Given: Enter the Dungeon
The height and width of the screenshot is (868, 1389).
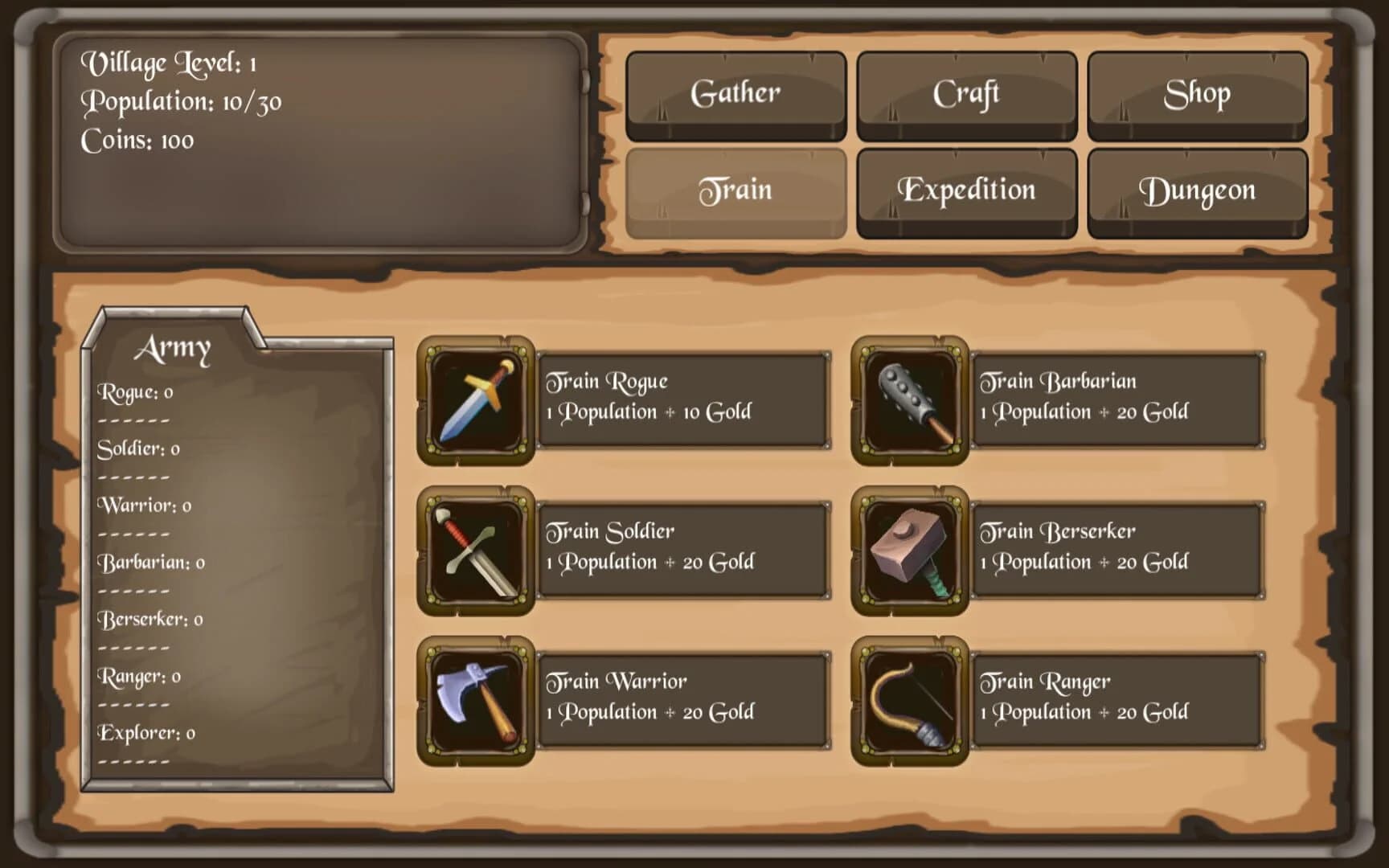Looking at the screenshot, I should pos(1198,190).
